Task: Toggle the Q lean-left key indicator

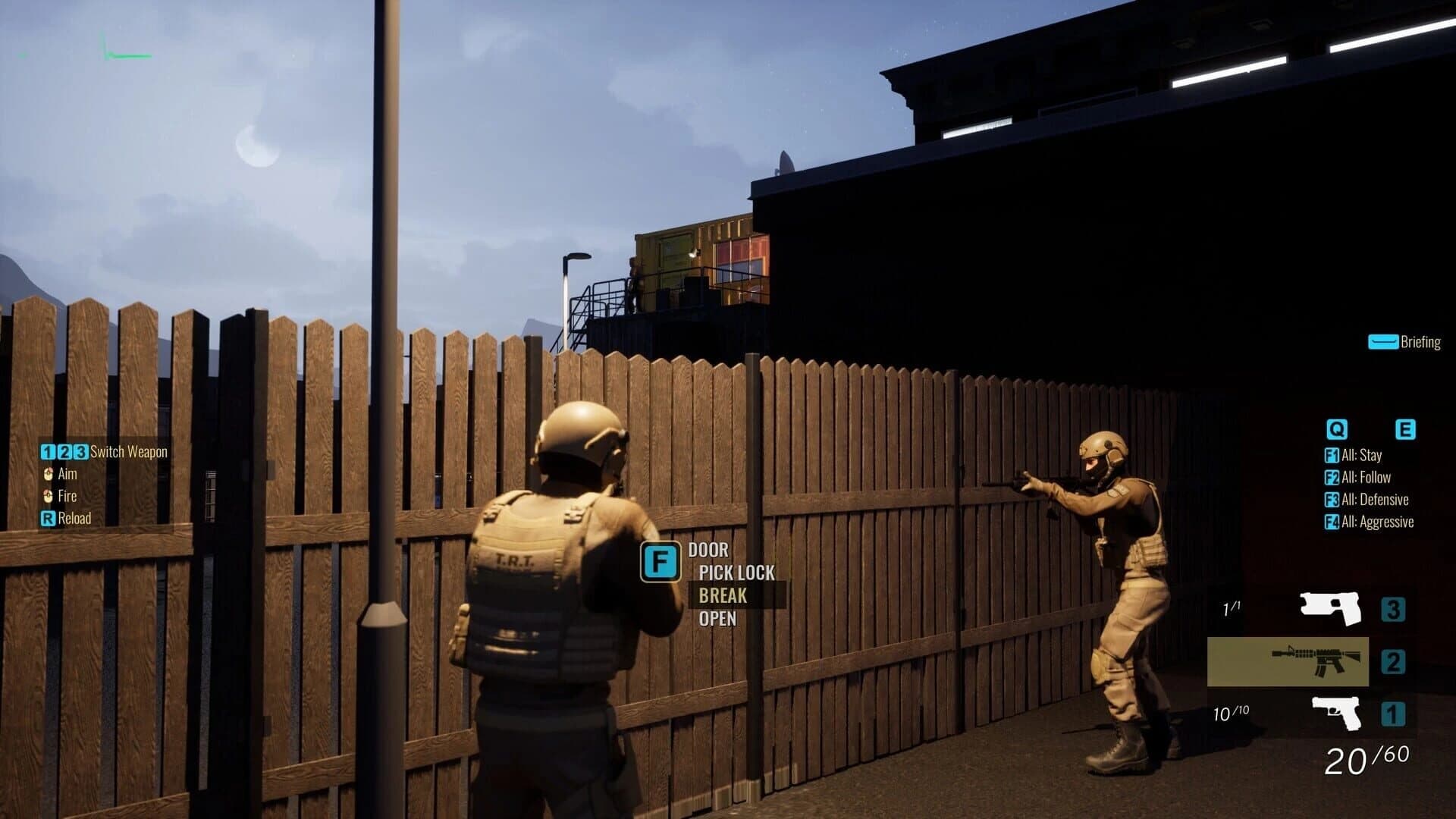Action: pos(1337,429)
